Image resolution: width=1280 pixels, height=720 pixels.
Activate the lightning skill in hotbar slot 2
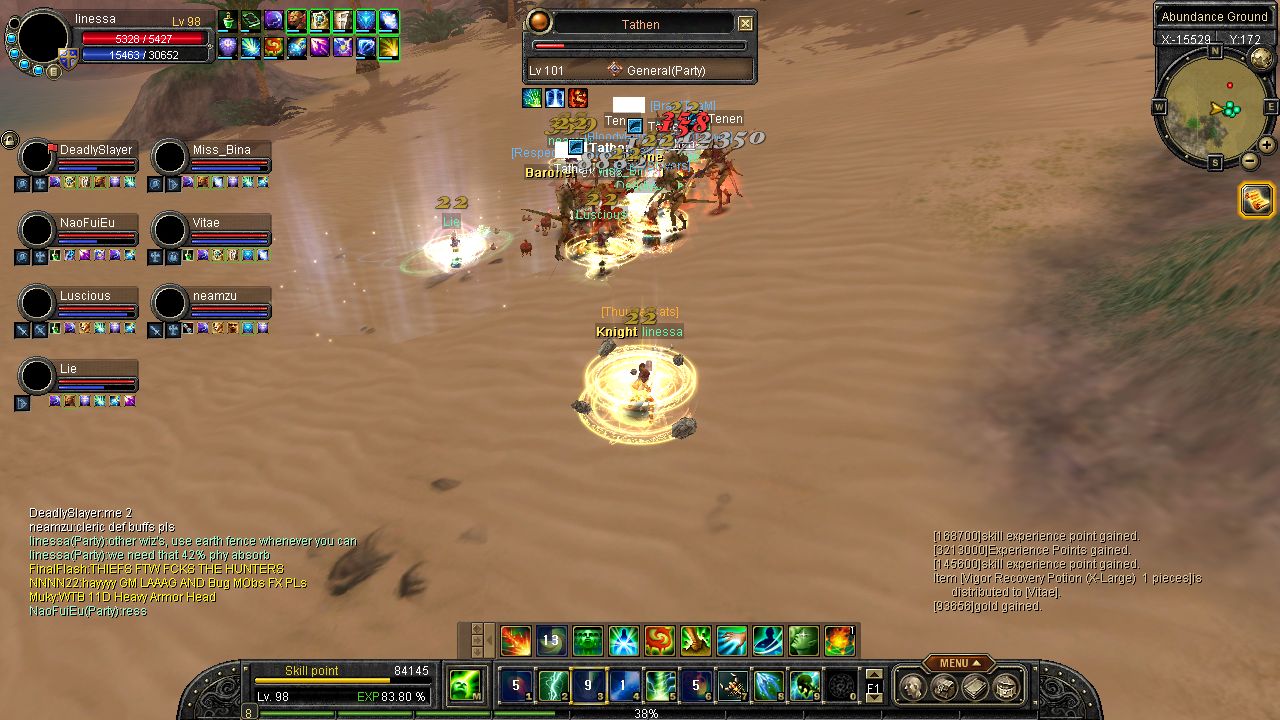tap(552, 685)
